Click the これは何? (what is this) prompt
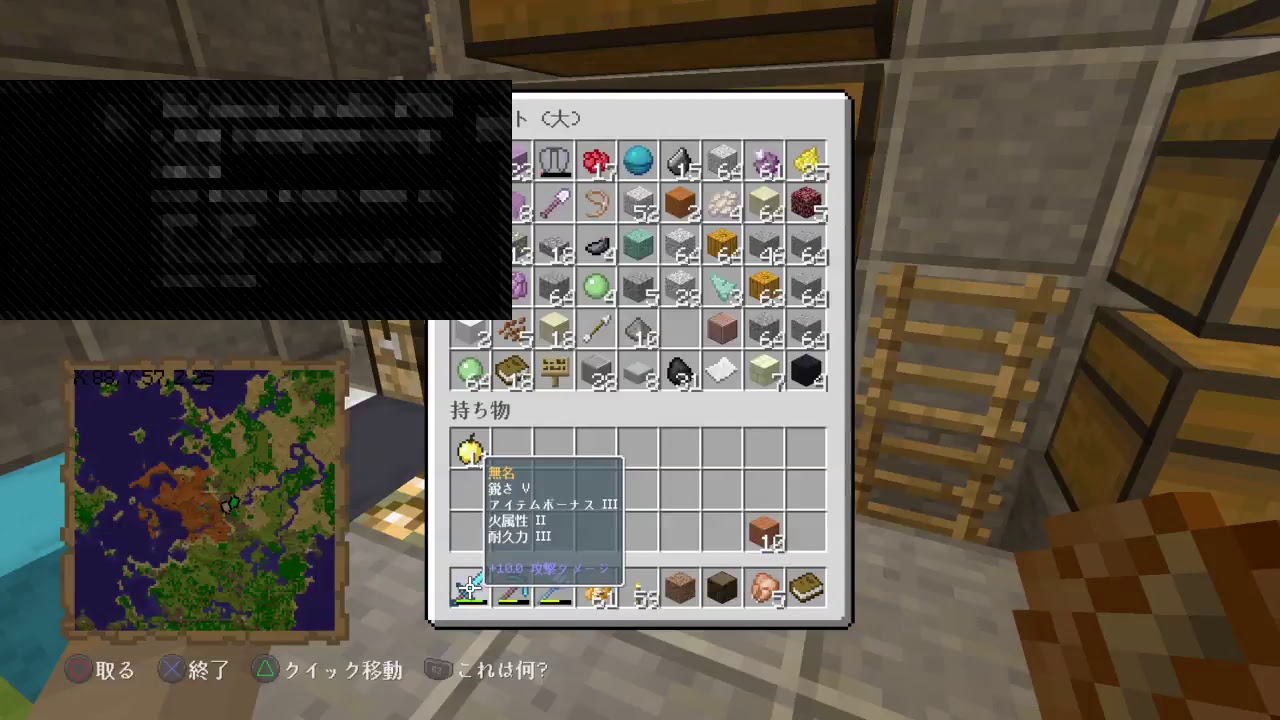This screenshot has height=720, width=1280. (500, 670)
